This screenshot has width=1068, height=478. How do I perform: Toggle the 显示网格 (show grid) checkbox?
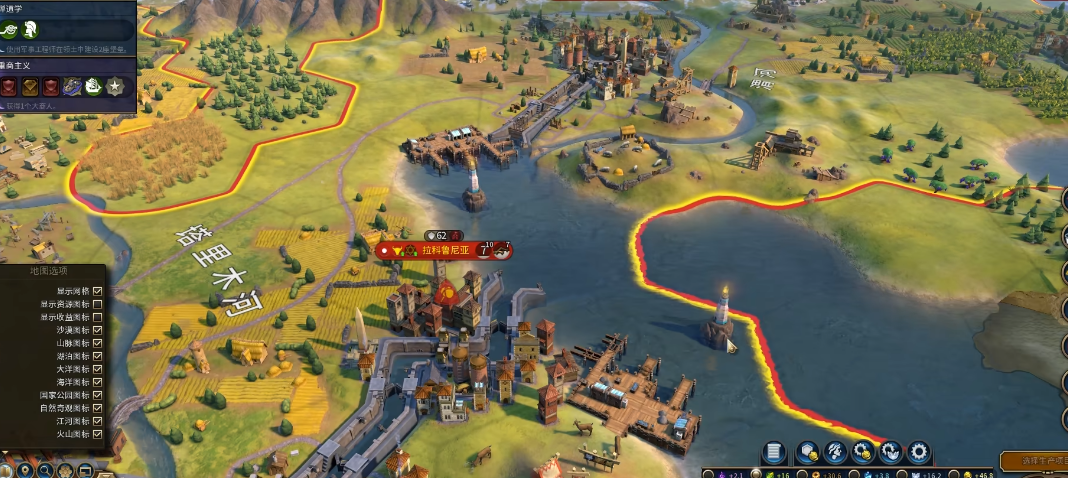(97, 291)
